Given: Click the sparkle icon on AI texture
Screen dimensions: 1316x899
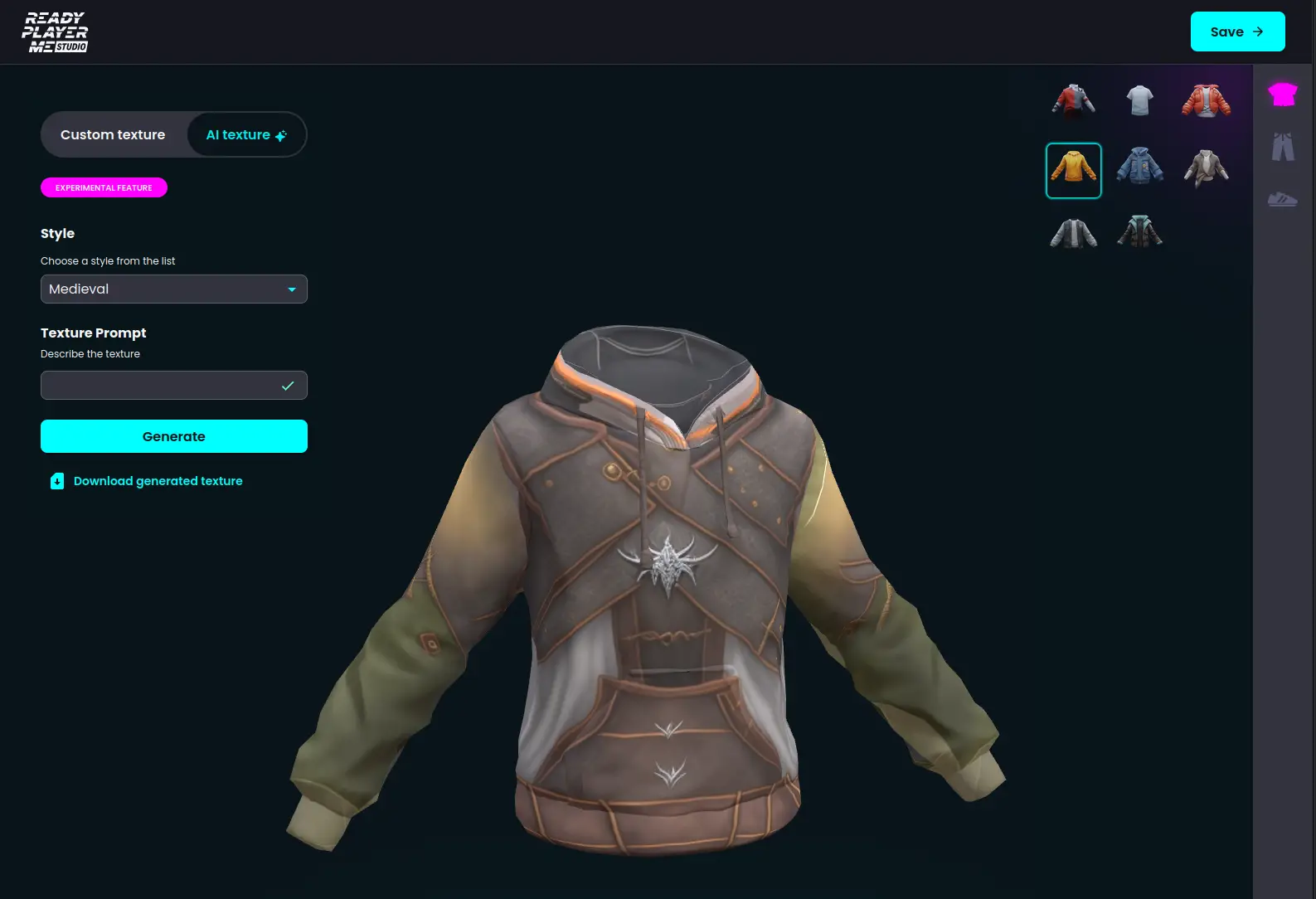Looking at the screenshot, I should pyautogui.click(x=281, y=134).
